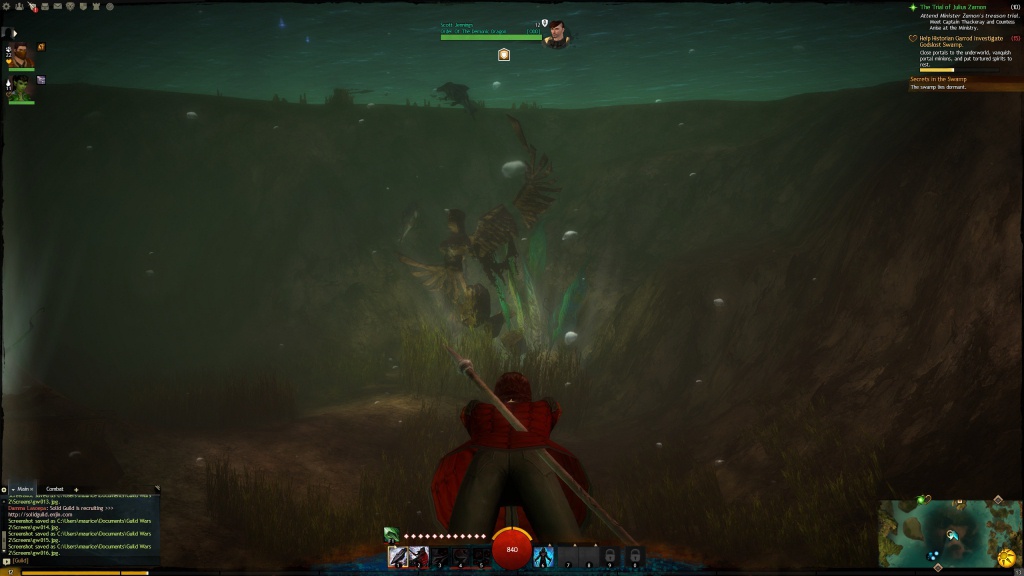This screenshot has height=576, width=1024.
Task: Swap weapons with the green arrow icon
Action: pos(391,536)
